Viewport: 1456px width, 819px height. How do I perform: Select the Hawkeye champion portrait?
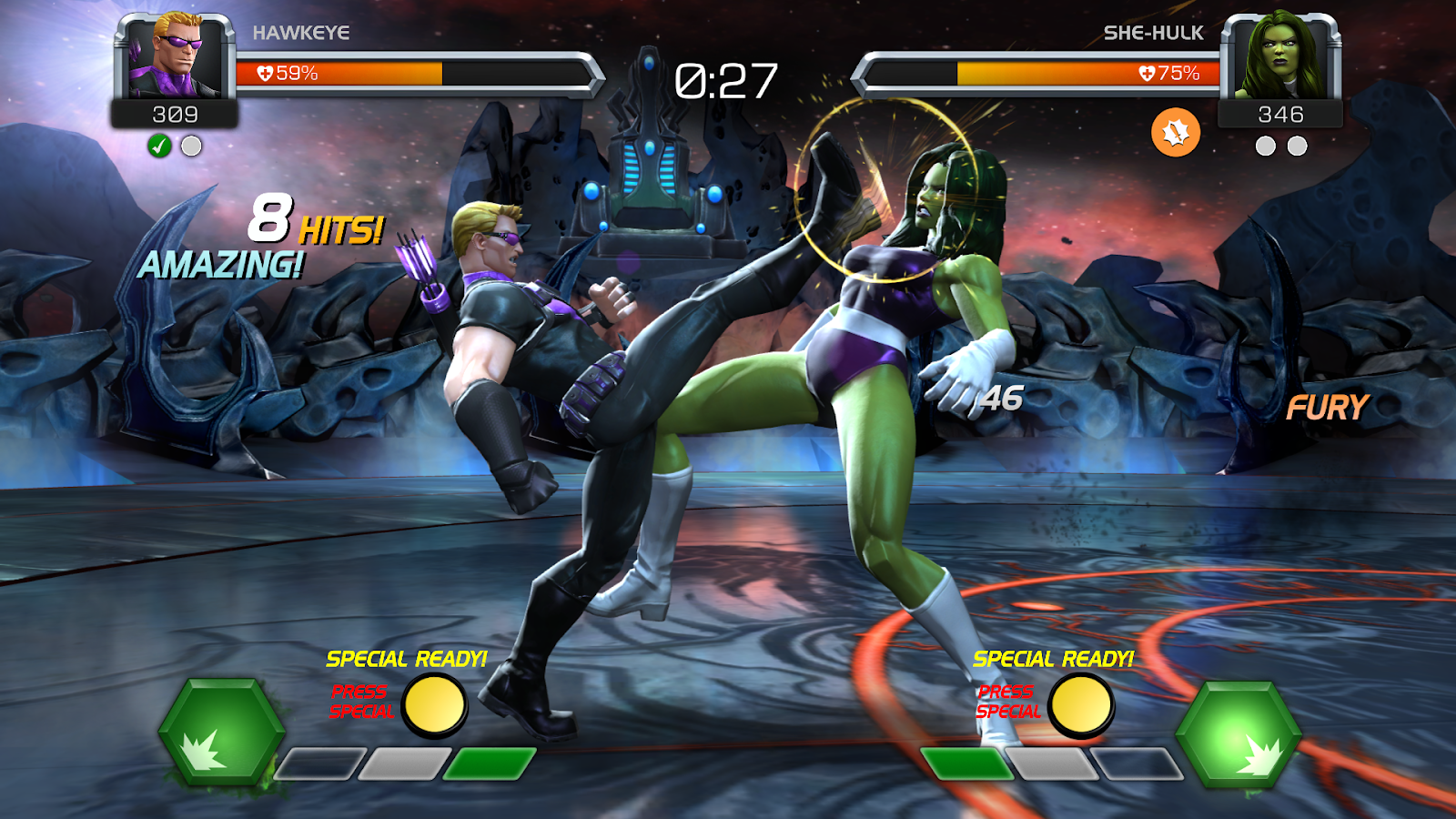point(175,56)
